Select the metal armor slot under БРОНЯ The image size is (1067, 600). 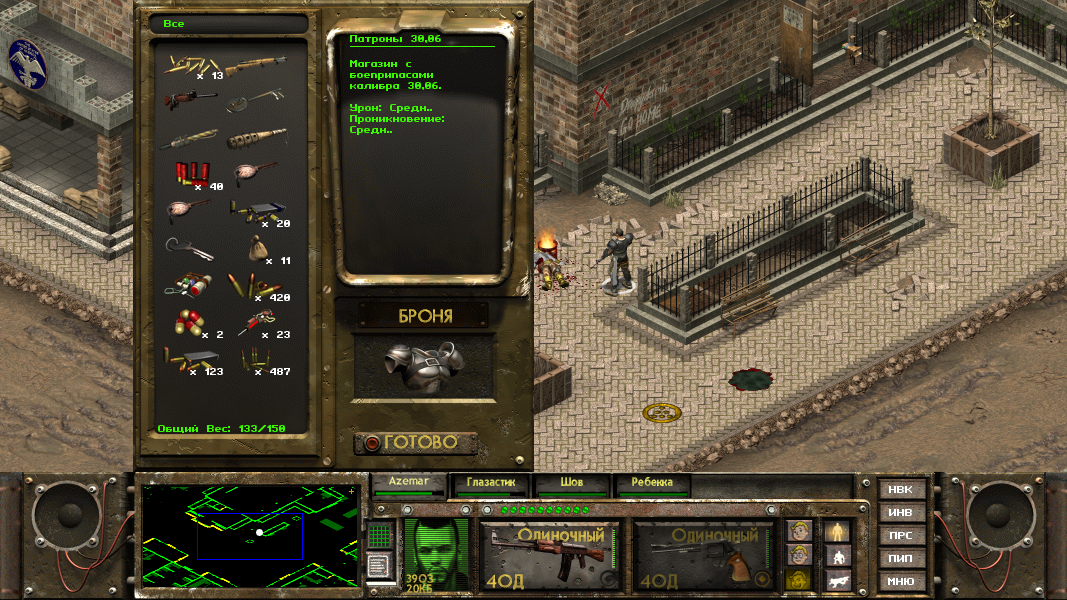point(426,364)
